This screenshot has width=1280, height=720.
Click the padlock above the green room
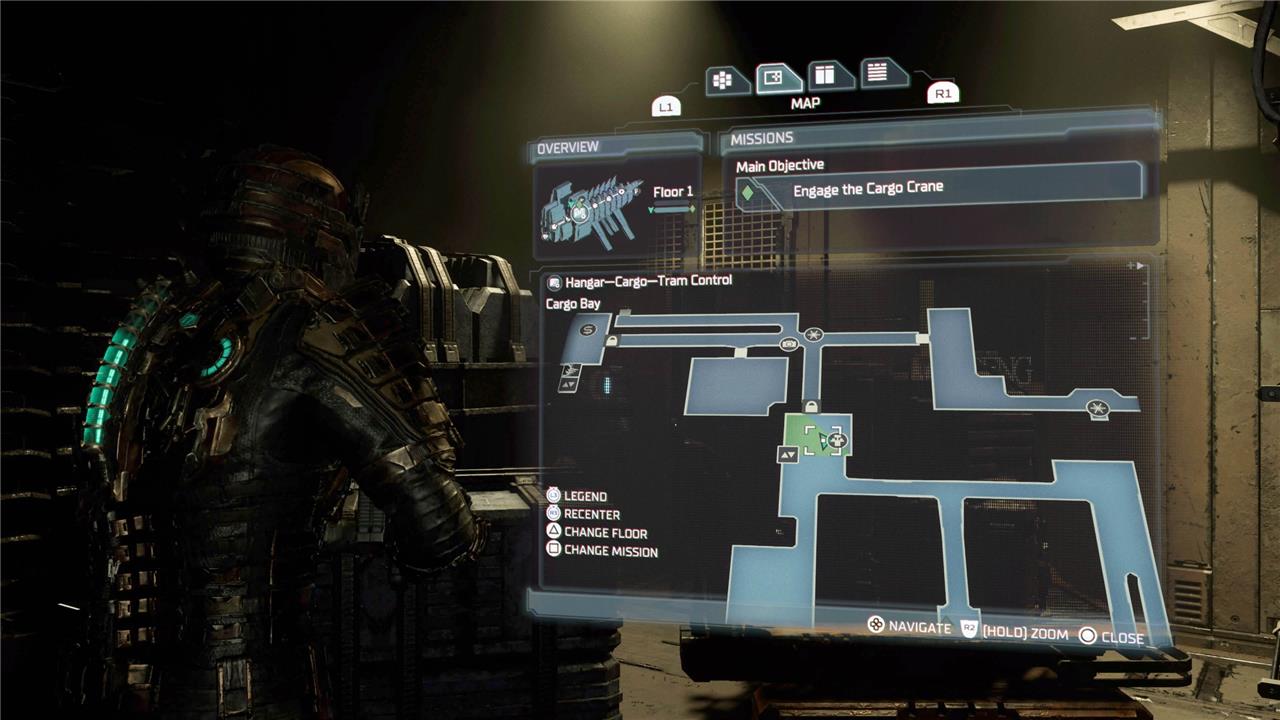[811, 406]
